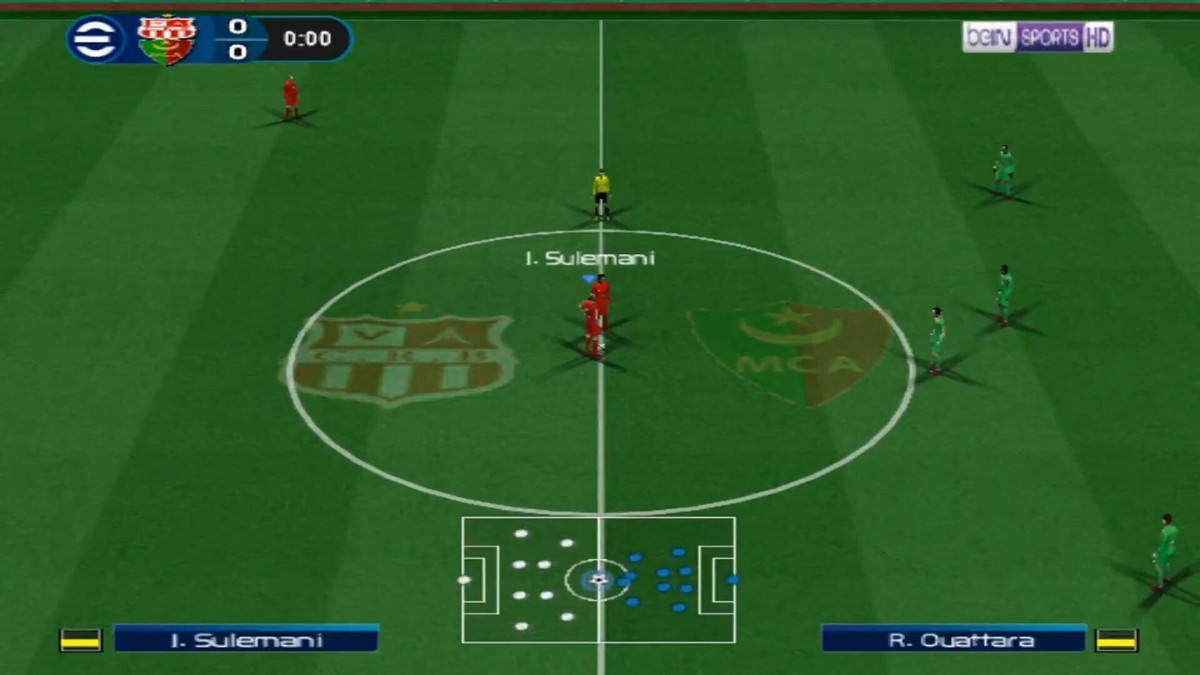1200x675 pixels.
Task: Click the eFootball logo on the scoreboard
Action: coord(95,40)
